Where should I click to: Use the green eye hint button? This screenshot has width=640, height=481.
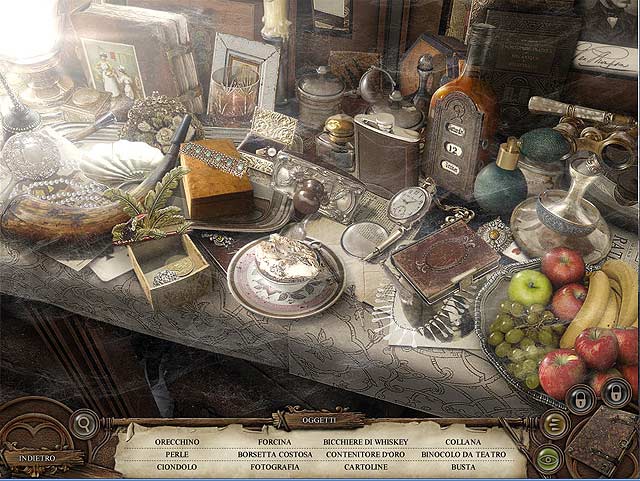[x=548, y=458]
